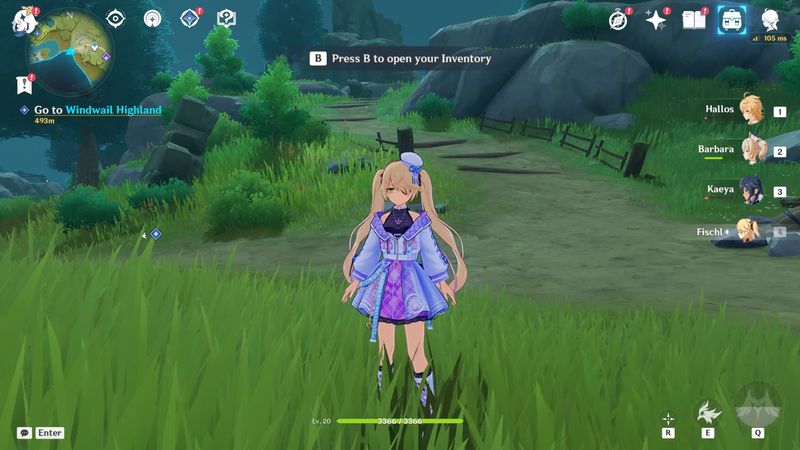Viewport: 800px width, 450px height.
Task: Open the bookmark icon below the minimap
Action: point(25,86)
